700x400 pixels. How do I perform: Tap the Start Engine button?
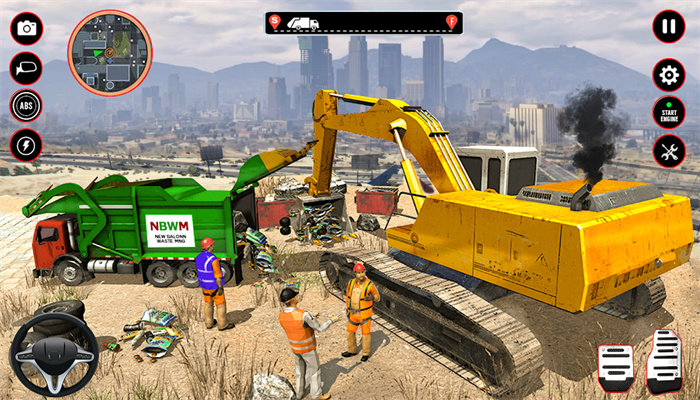(668, 113)
